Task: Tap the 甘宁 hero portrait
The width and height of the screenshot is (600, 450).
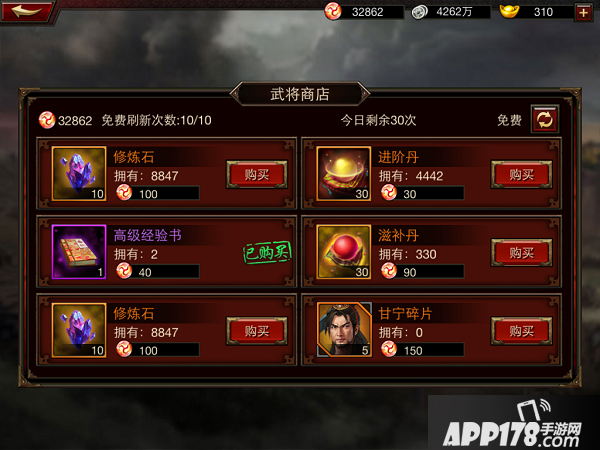Action: pyautogui.click(x=344, y=330)
